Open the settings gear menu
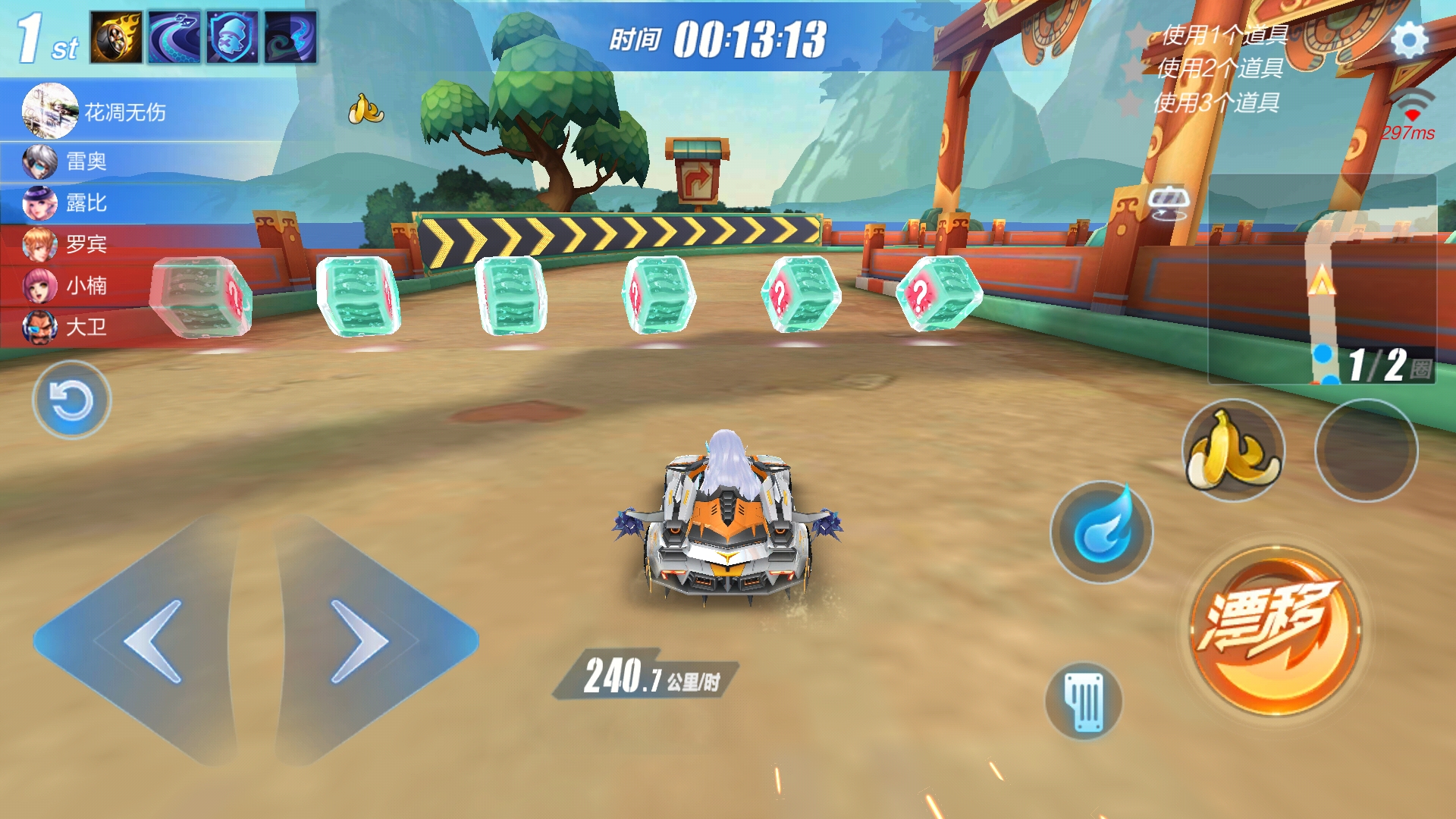 point(1409,40)
